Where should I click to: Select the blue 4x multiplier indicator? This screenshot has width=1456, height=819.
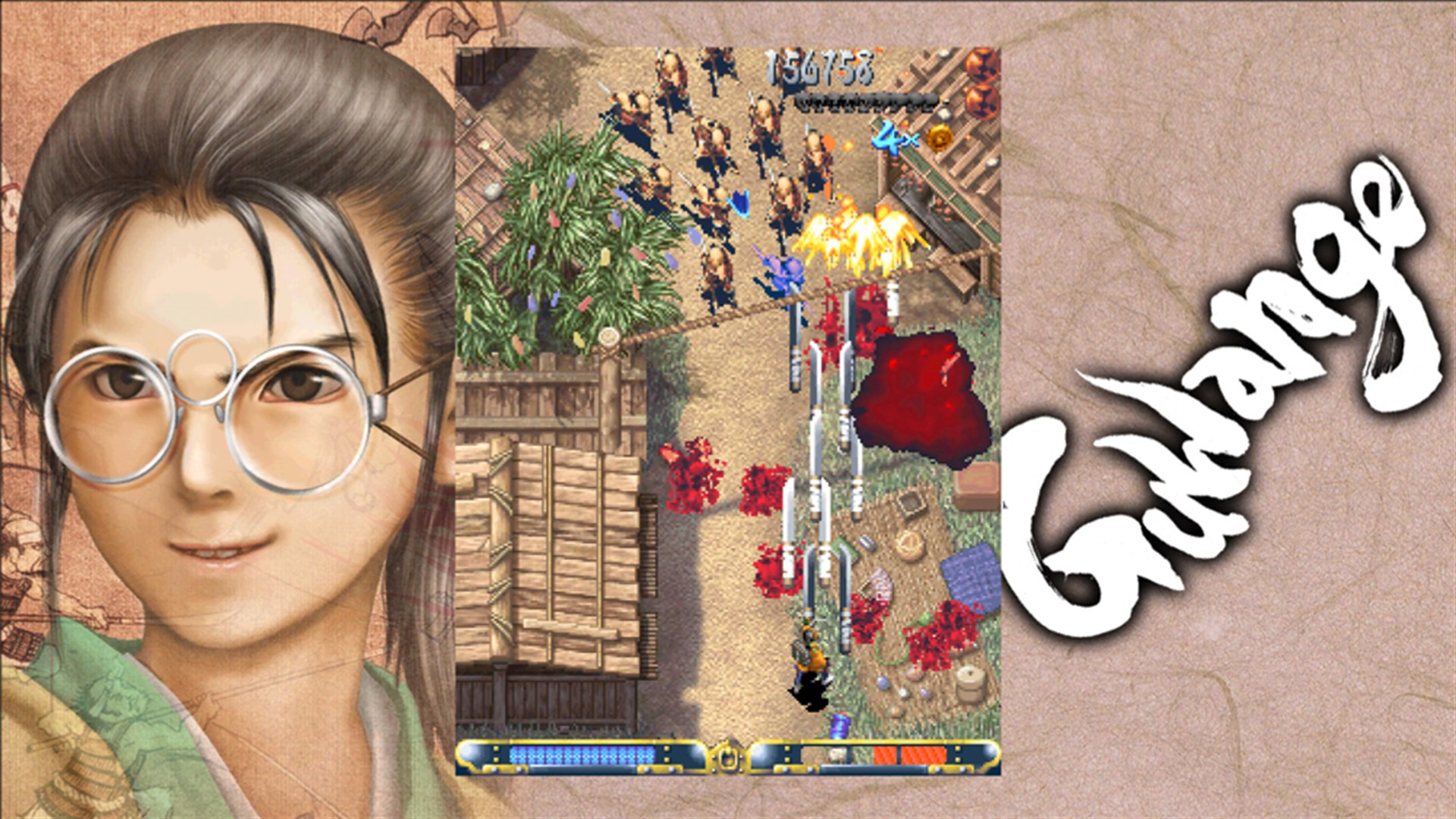892,139
